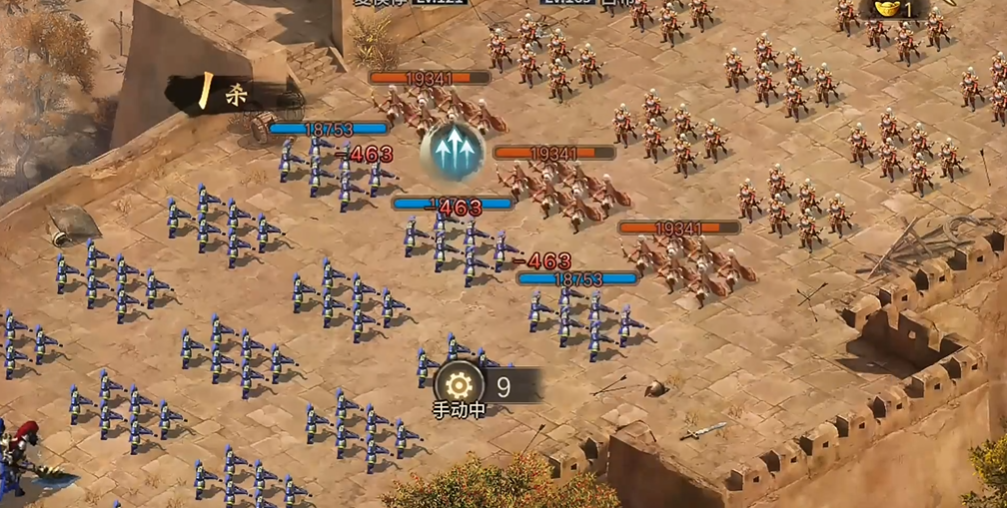Activate the glowing trident skill icon

point(452,151)
